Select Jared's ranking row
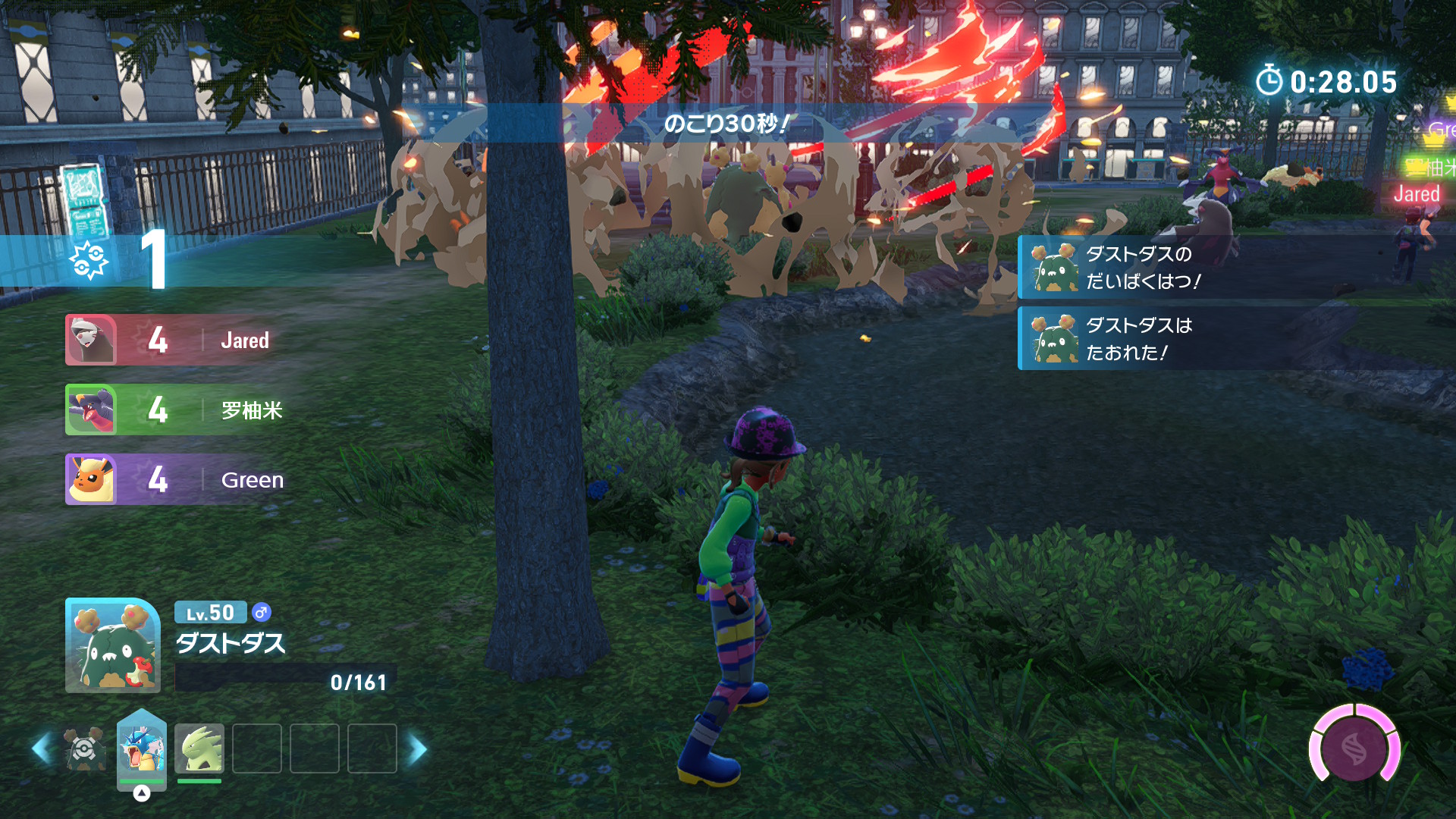Viewport: 1456px width, 819px height. [182, 340]
